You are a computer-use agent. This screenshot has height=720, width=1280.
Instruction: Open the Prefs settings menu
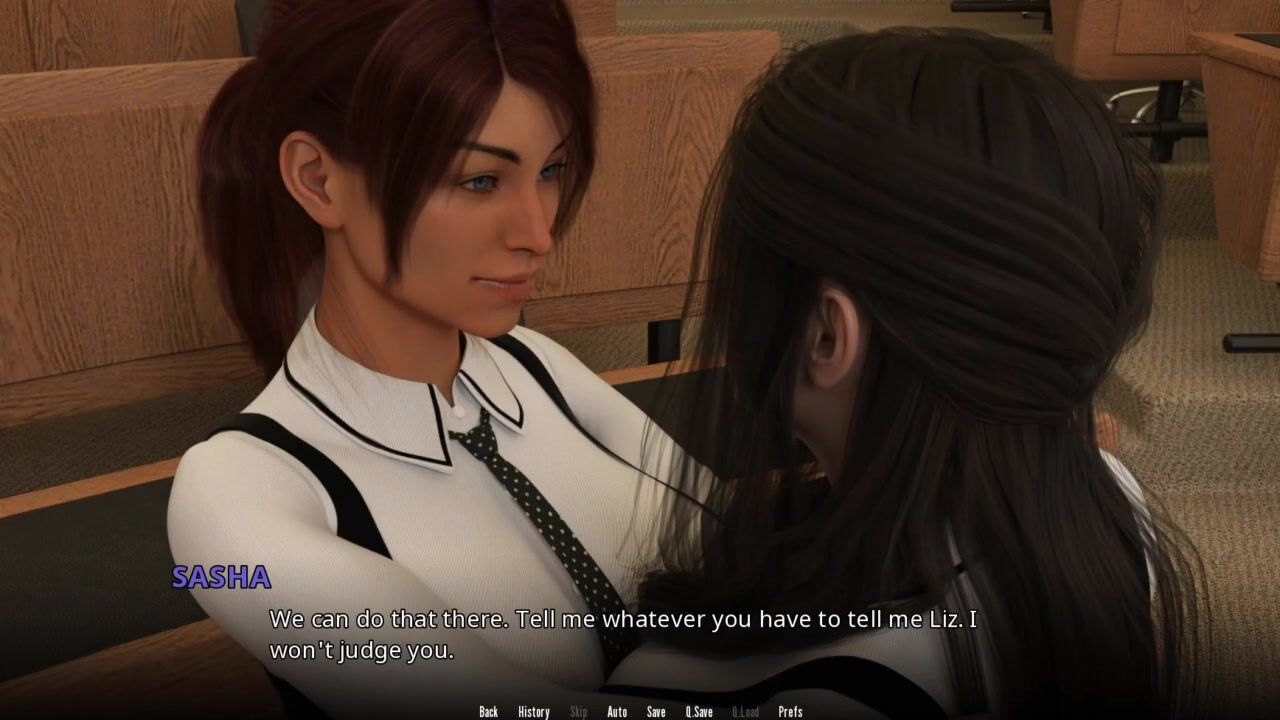(x=790, y=712)
